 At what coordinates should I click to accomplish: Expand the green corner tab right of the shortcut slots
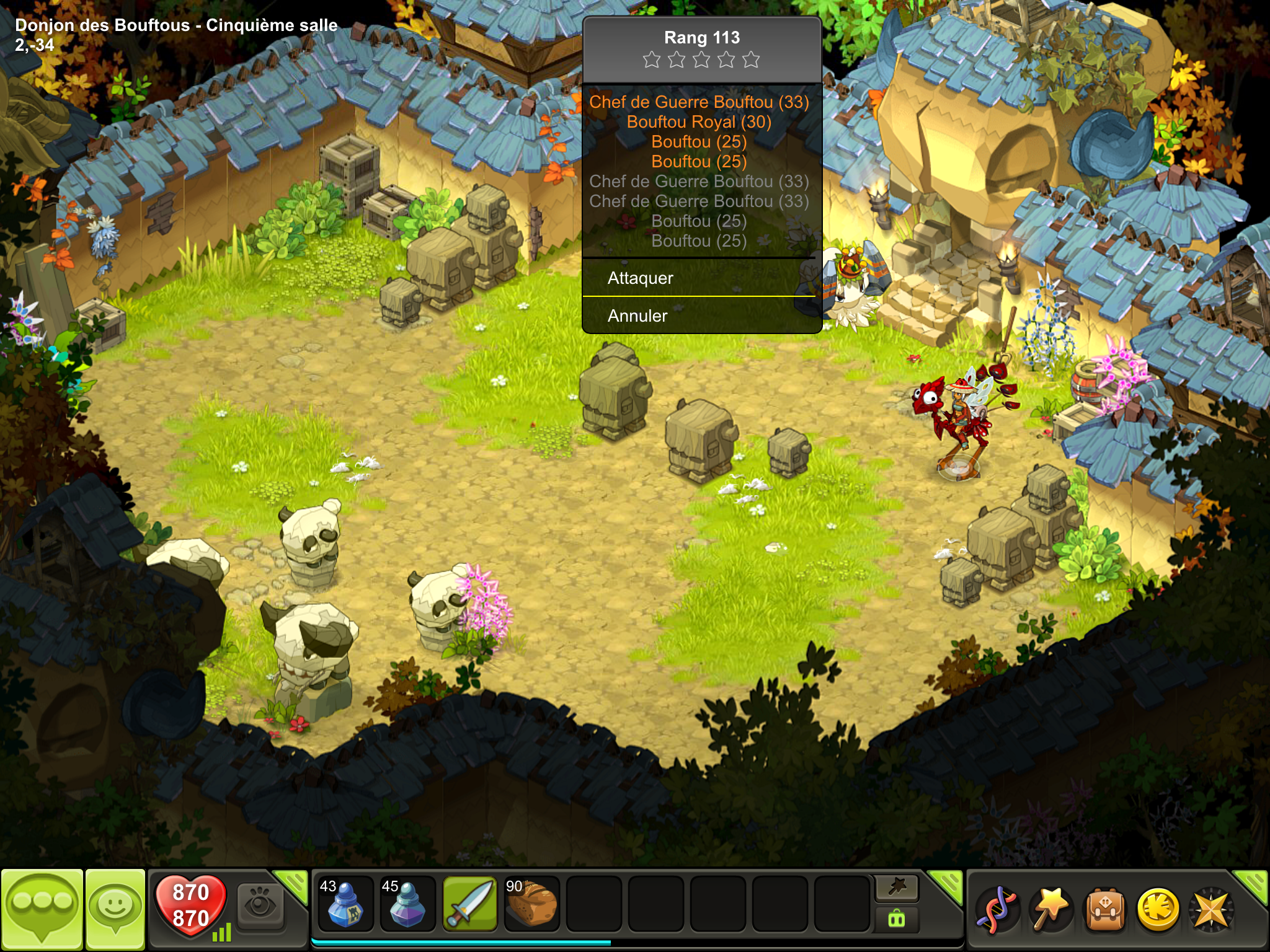point(948,884)
